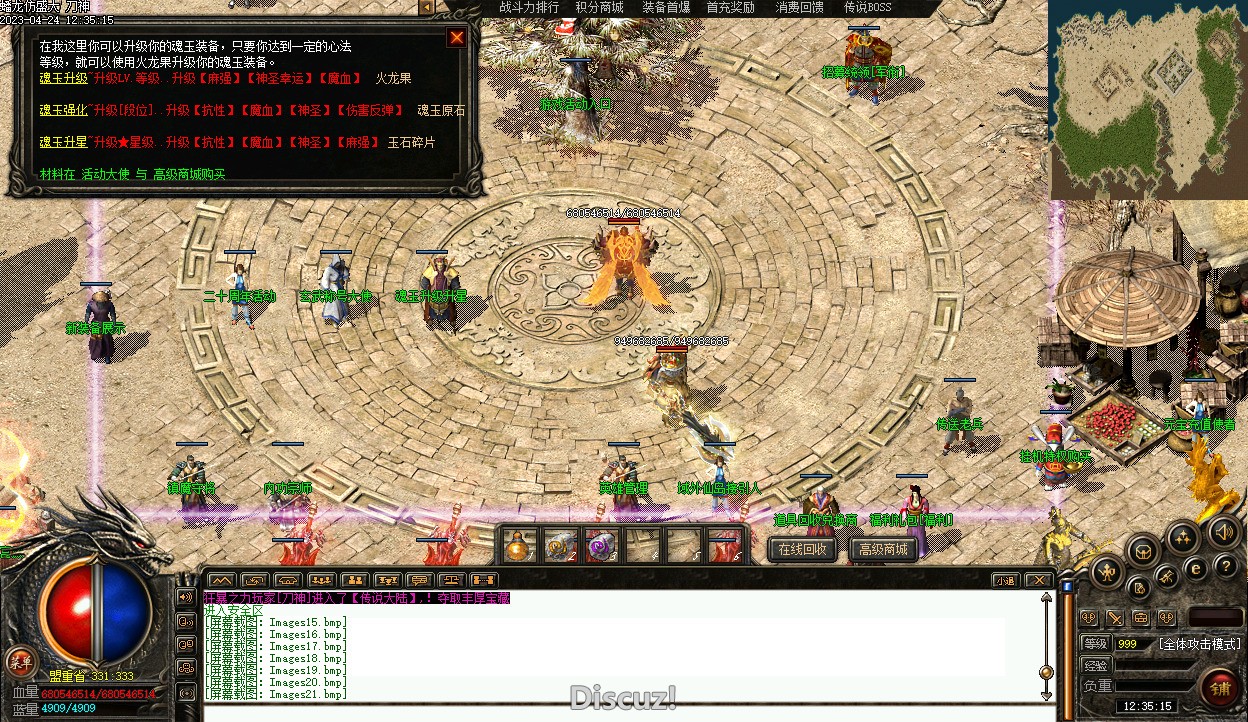
Task: Select the purple swirl stone hotbar item
Action: [600, 546]
